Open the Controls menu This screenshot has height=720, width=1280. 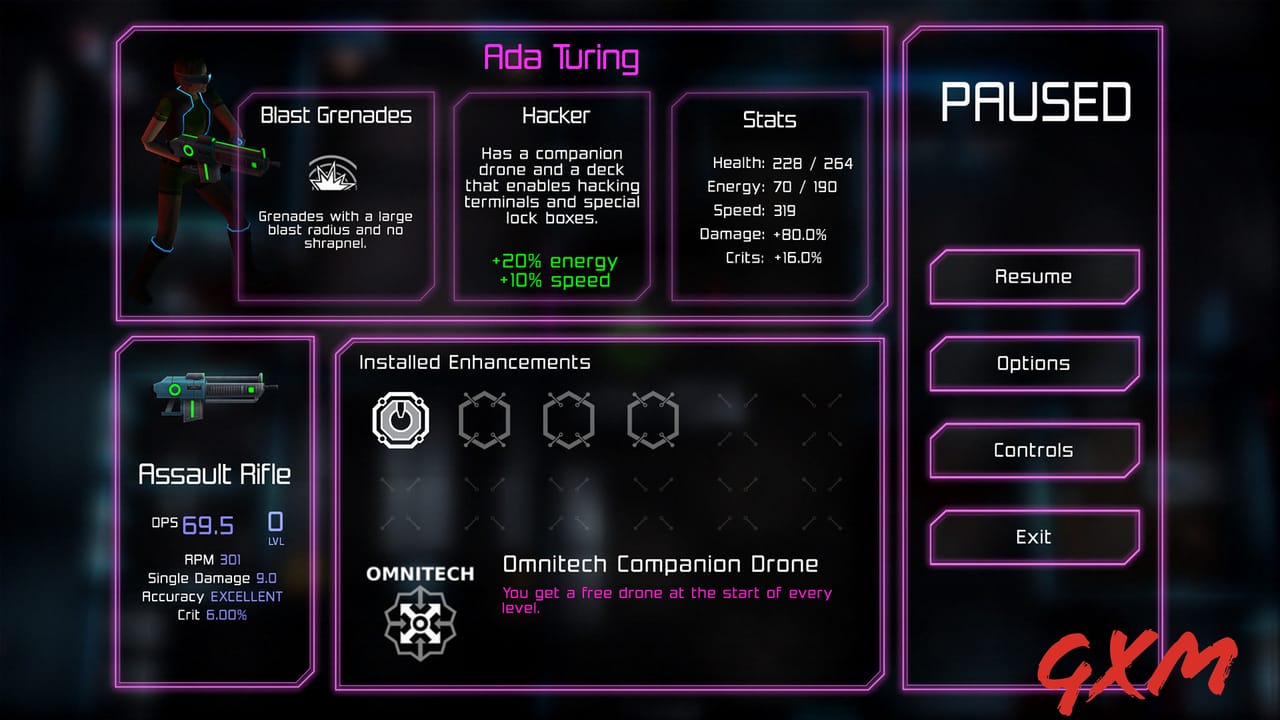pyautogui.click(x=1034, y=450)
